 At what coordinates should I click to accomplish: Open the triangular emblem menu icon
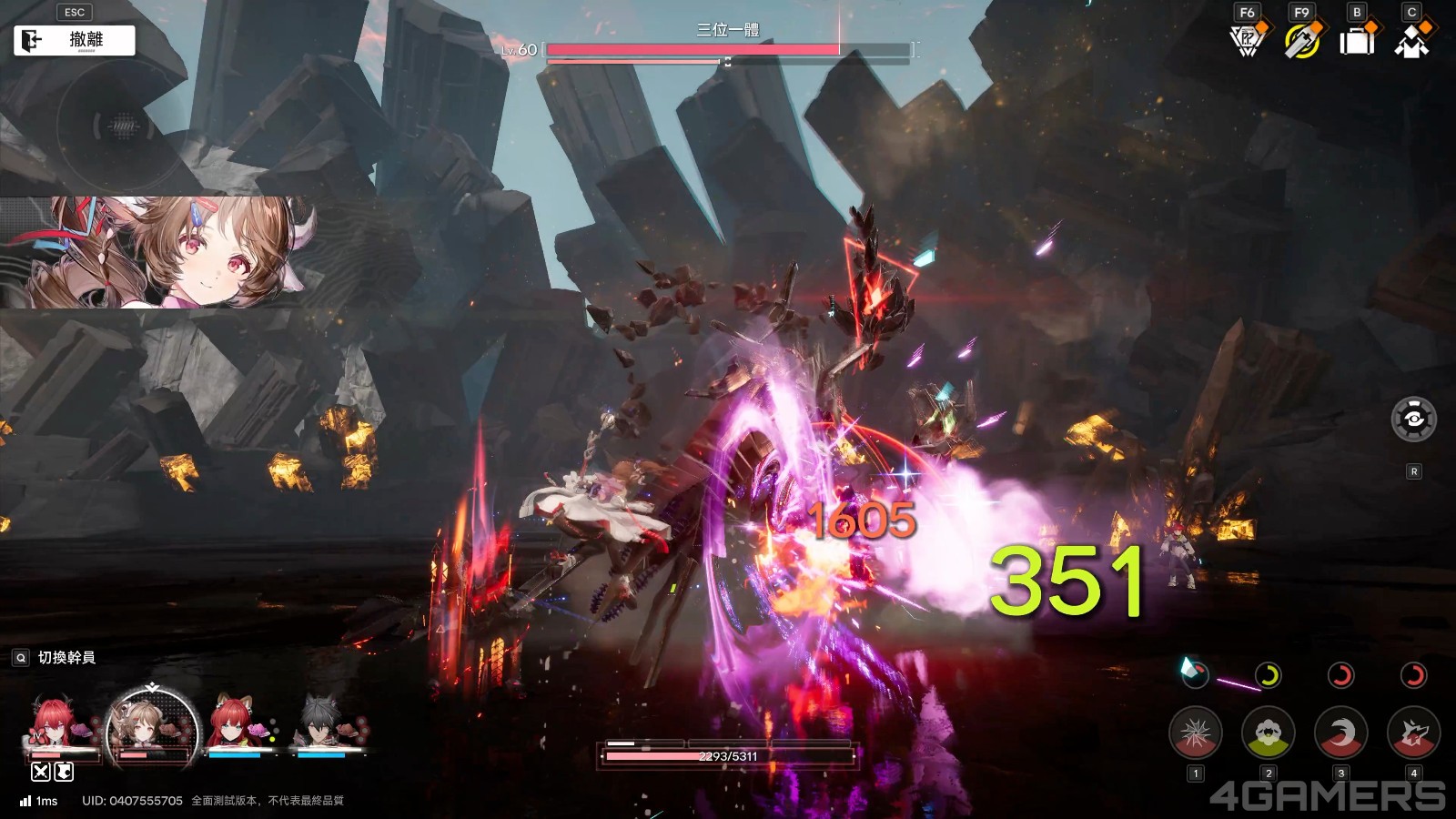[1247, 41]
